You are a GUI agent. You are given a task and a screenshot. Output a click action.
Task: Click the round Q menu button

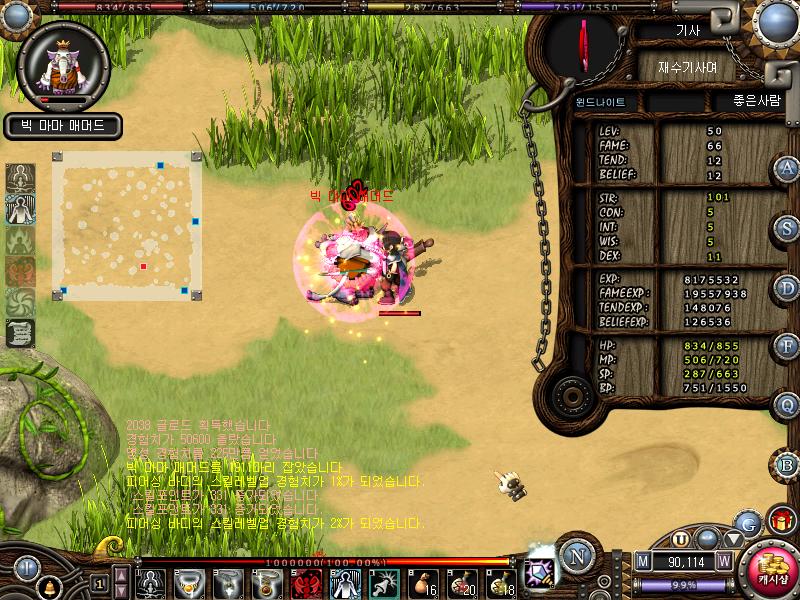point(787,405)
